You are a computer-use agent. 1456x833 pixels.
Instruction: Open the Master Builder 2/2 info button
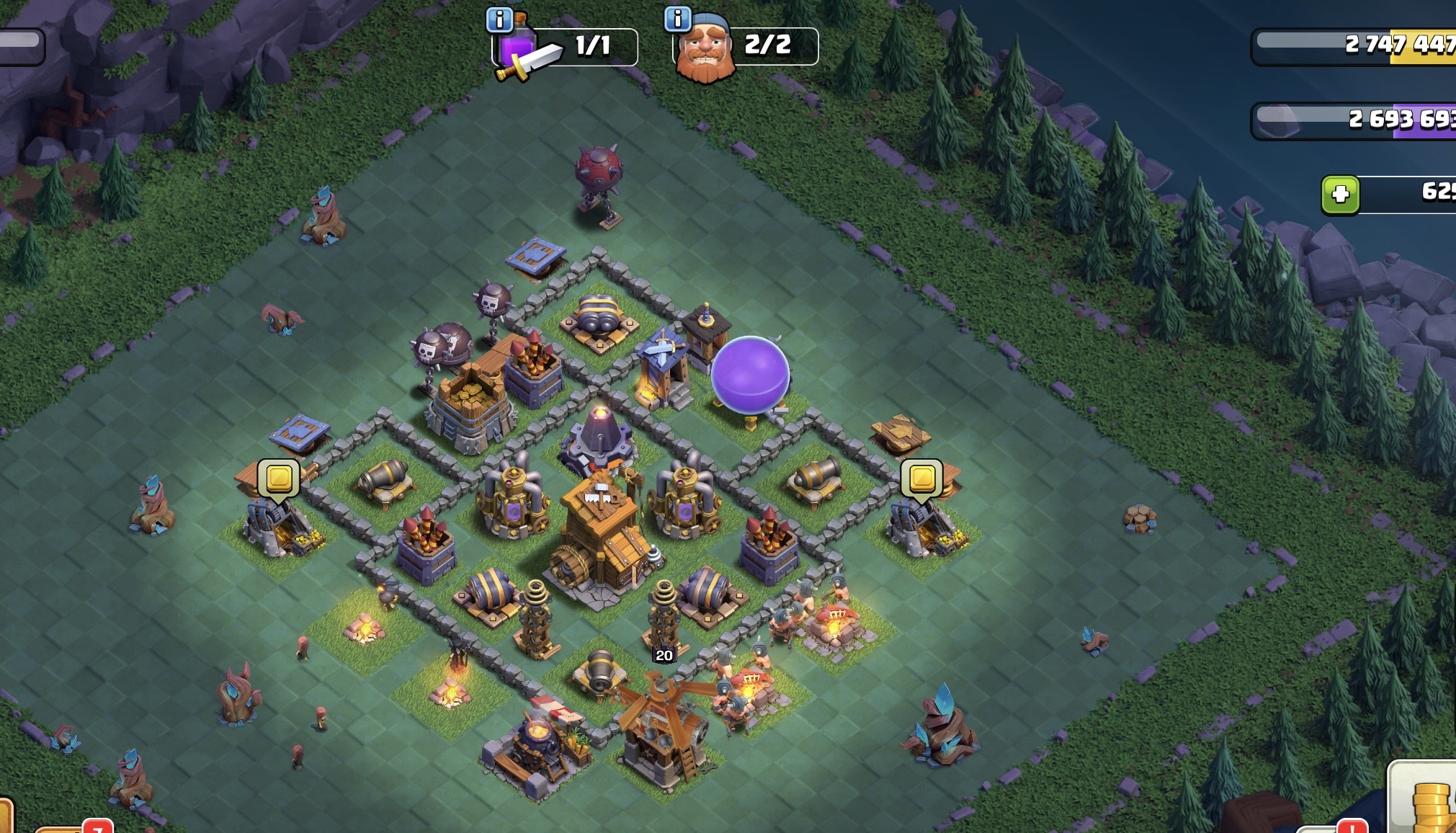677,19
